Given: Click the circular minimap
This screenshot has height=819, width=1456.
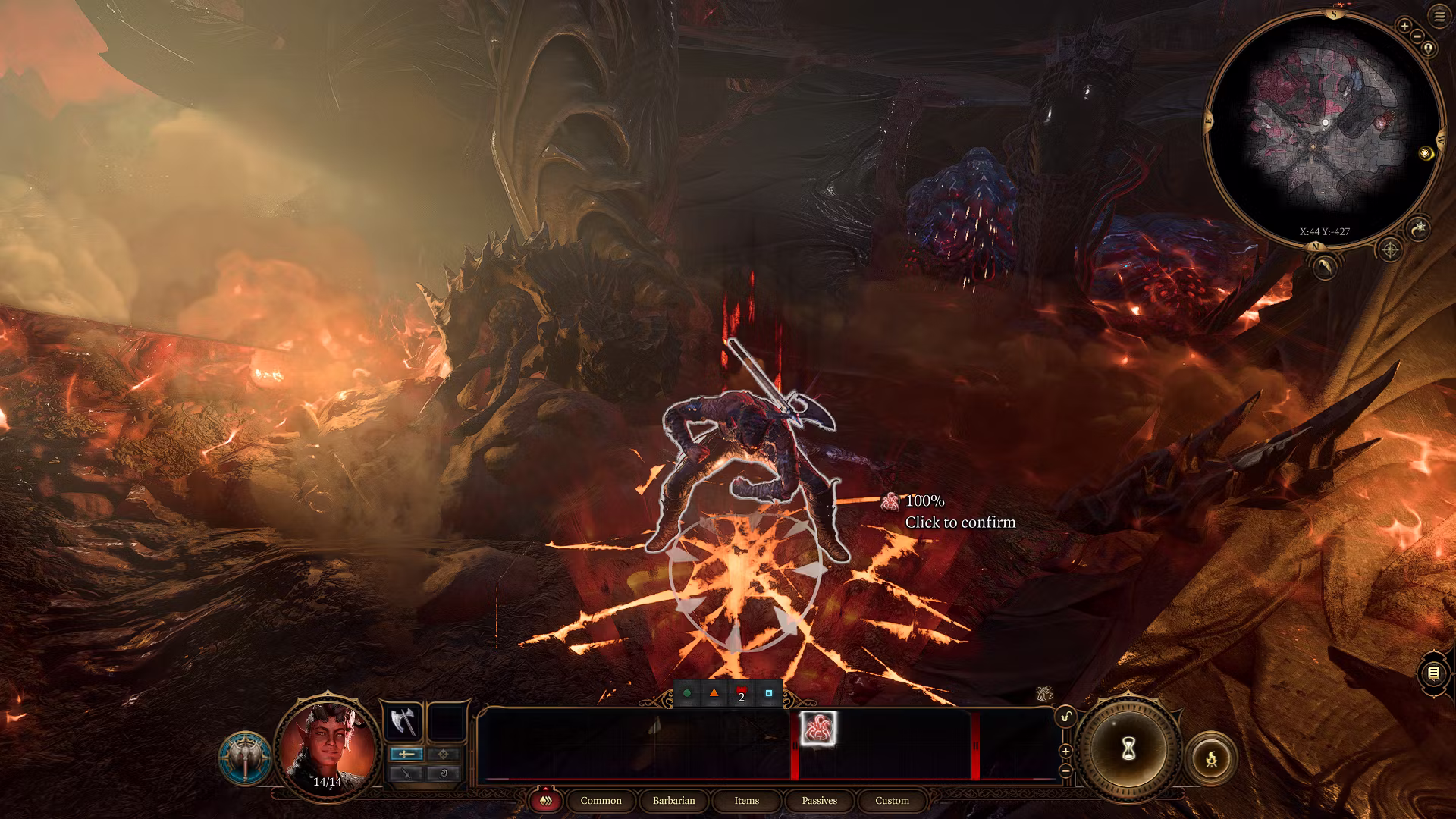Looking at the screenshot, I should pyautogui.click(x=1323, y=129).
